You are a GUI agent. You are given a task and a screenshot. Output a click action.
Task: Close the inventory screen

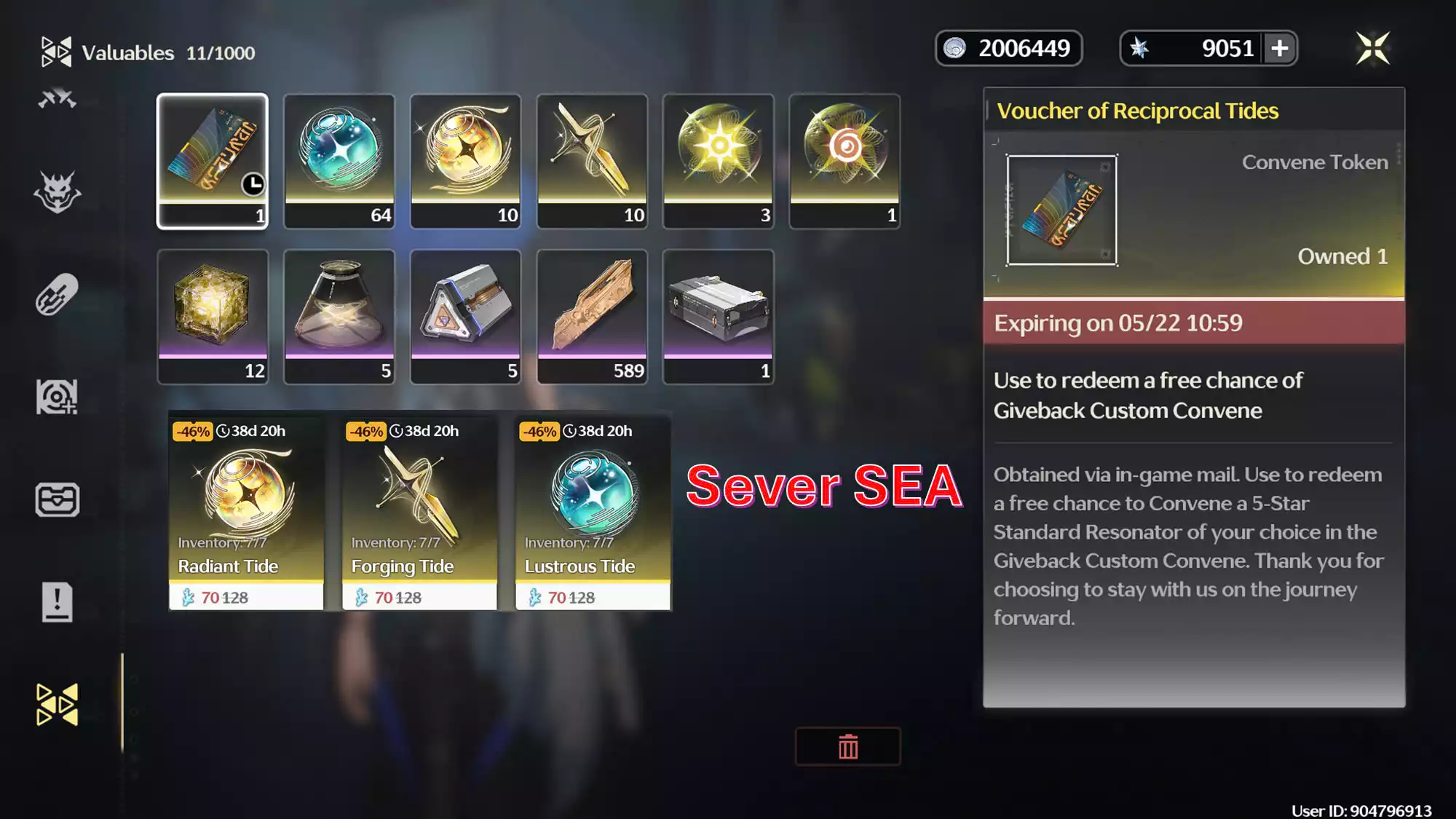[1372, 49]
